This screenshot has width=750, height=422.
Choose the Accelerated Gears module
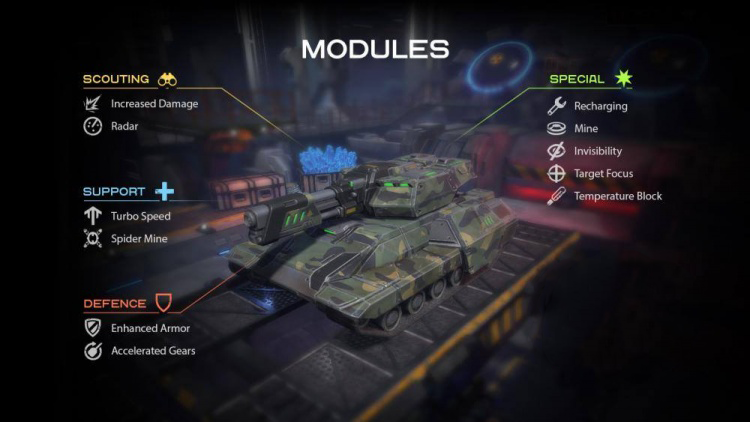(153, 350)
